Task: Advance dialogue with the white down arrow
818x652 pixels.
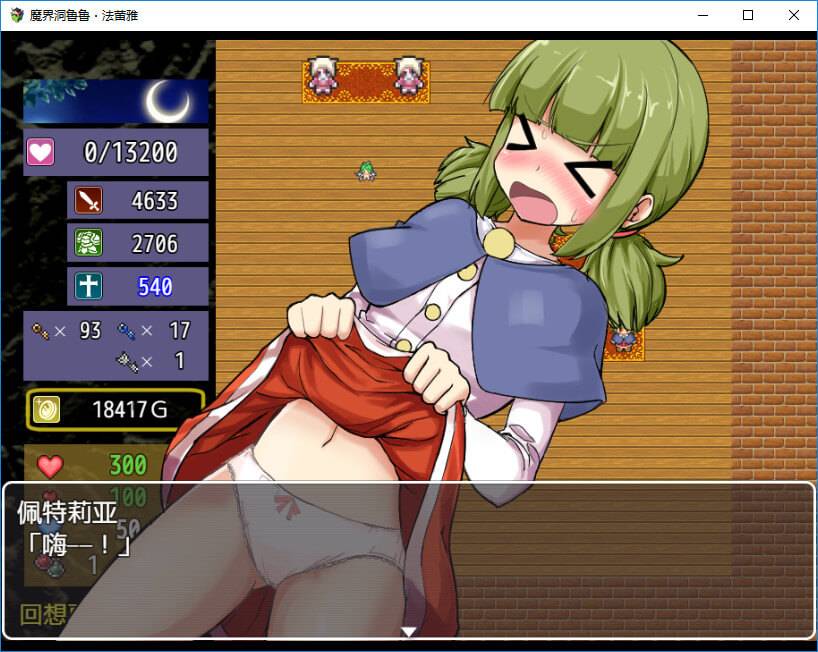Action: 408,631
